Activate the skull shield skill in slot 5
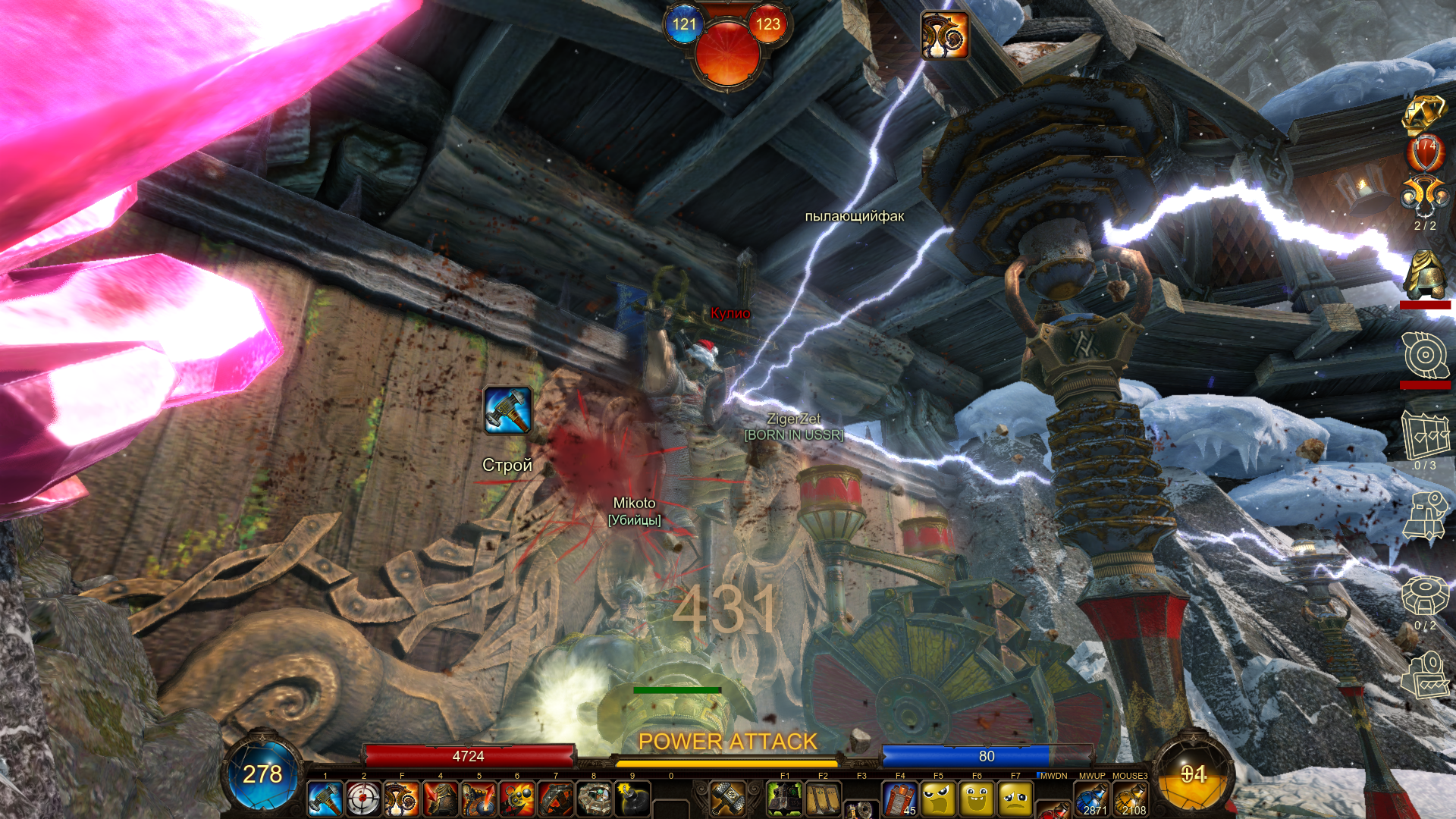The image size is (1456, 819). point(479,799)
